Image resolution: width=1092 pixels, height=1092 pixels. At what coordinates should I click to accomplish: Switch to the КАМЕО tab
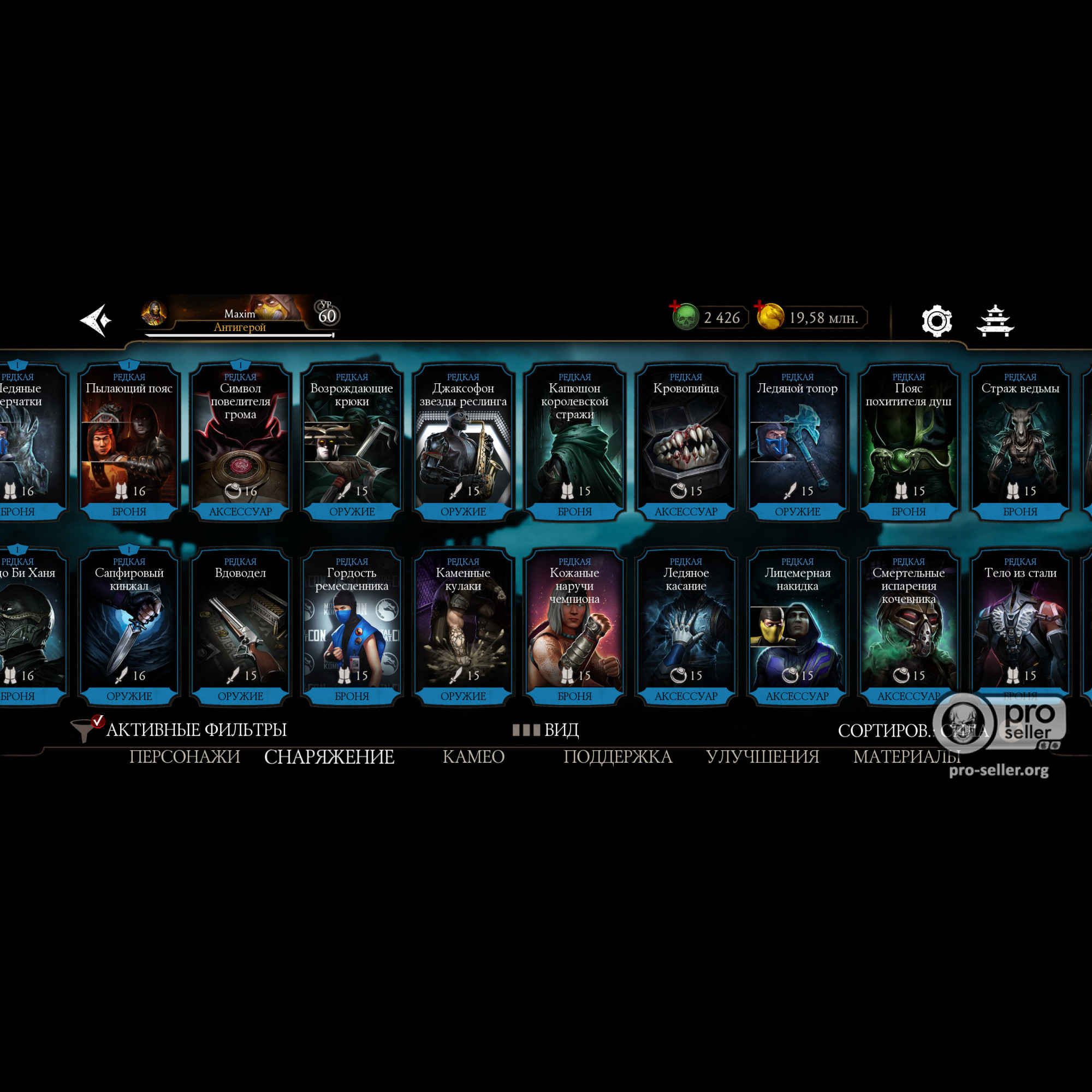pyautogui.click(x=473, y=757)
